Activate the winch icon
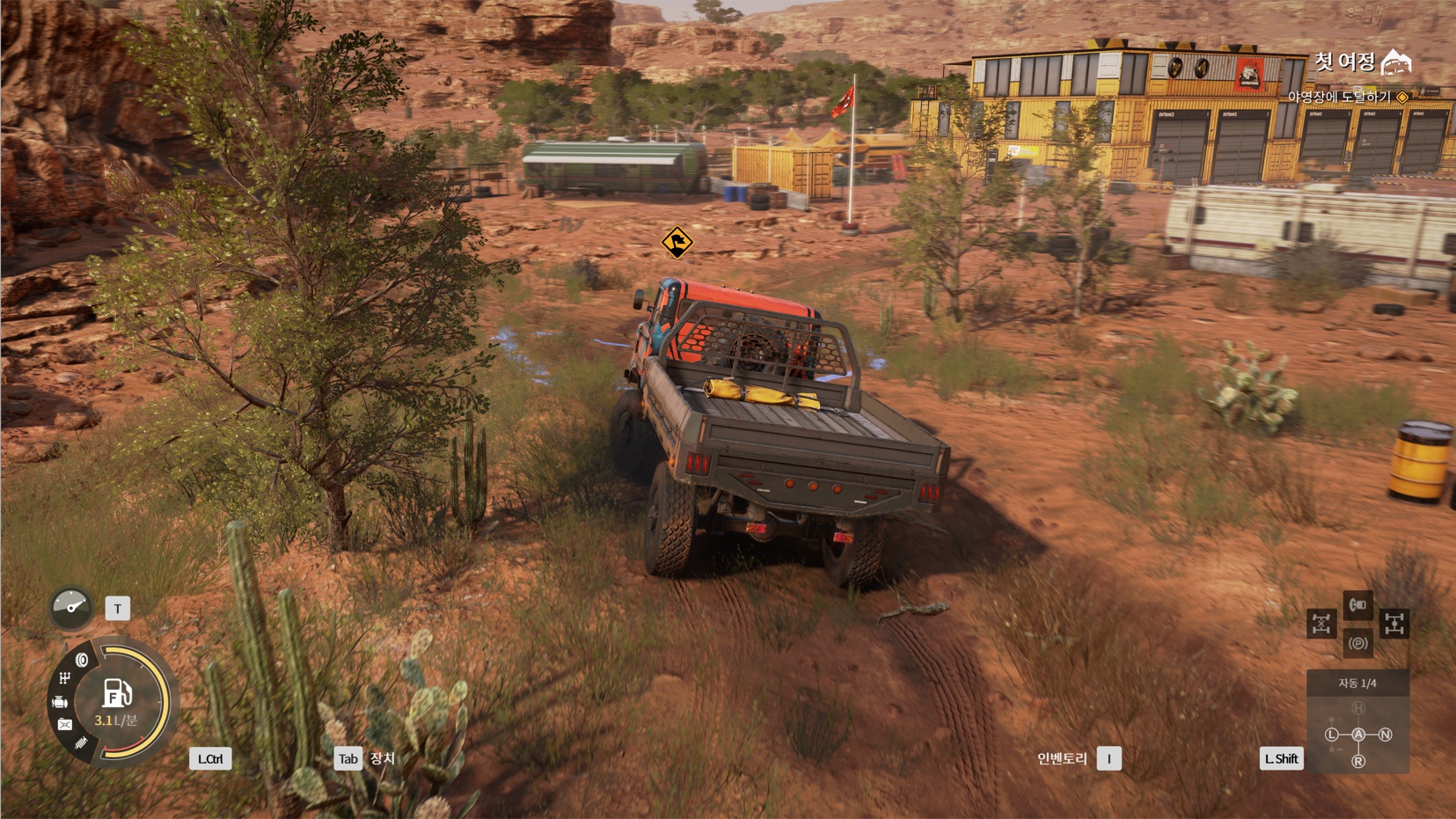The height and width of the screenshot is (819, 1456). click(1357, 604)
